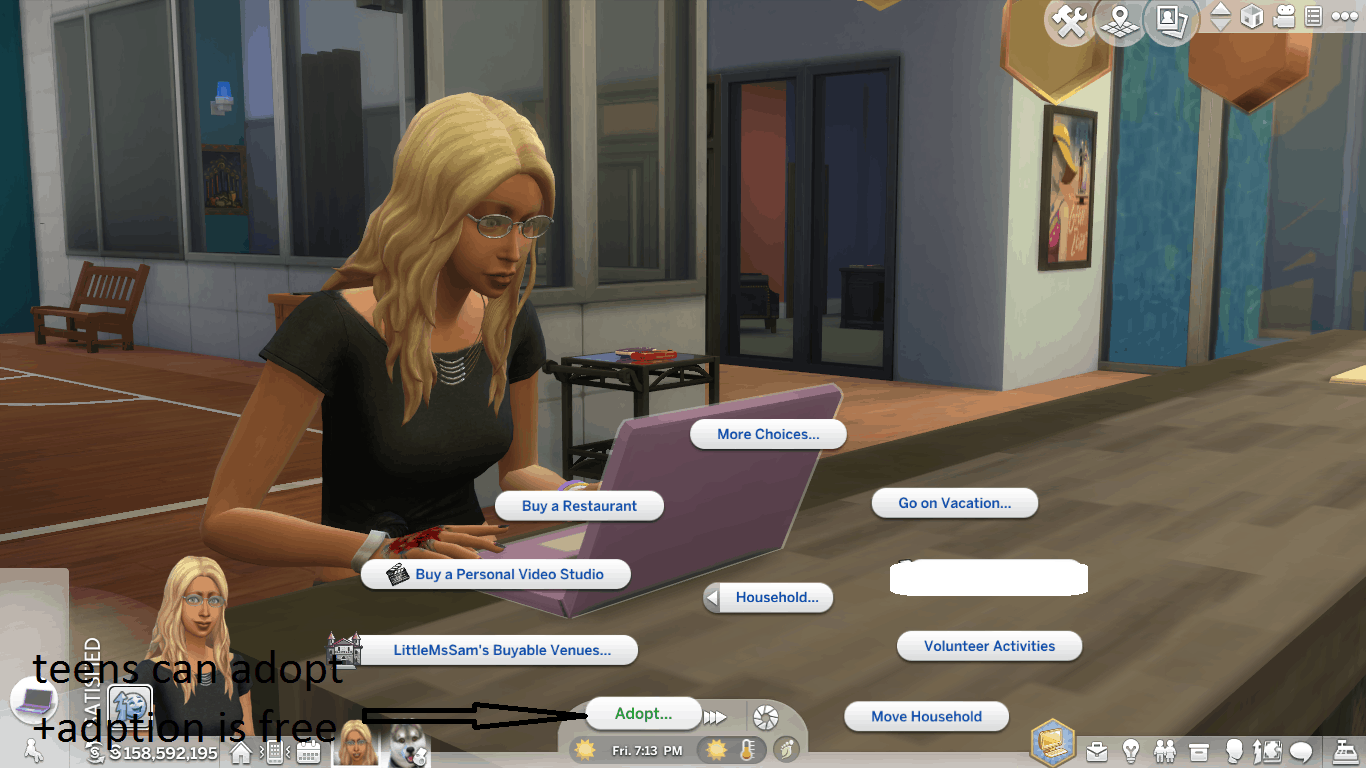
Task: Open the Inventory box icon
Action: click(1199, 750)
